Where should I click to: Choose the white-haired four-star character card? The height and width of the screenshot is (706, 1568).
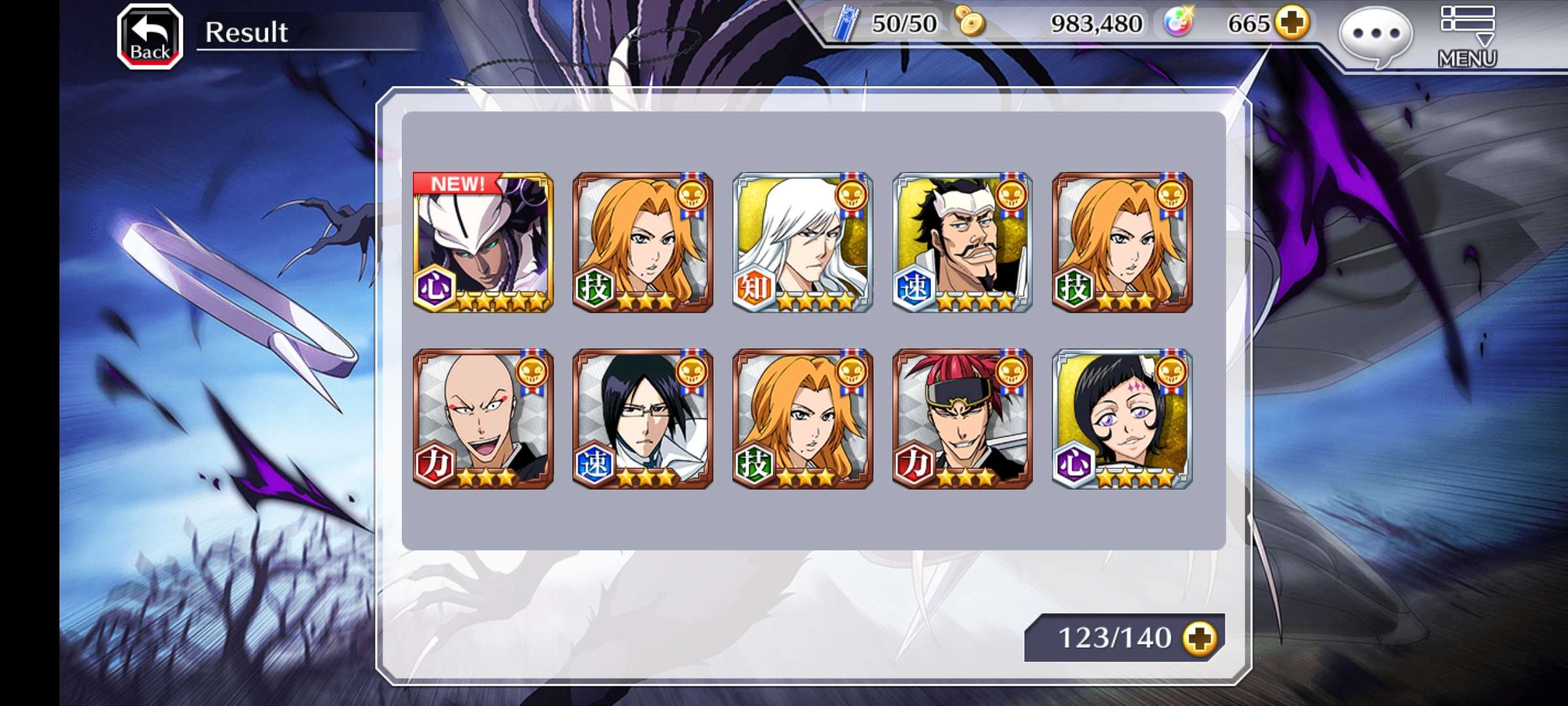pyautogui.click(x=802, y=243)
